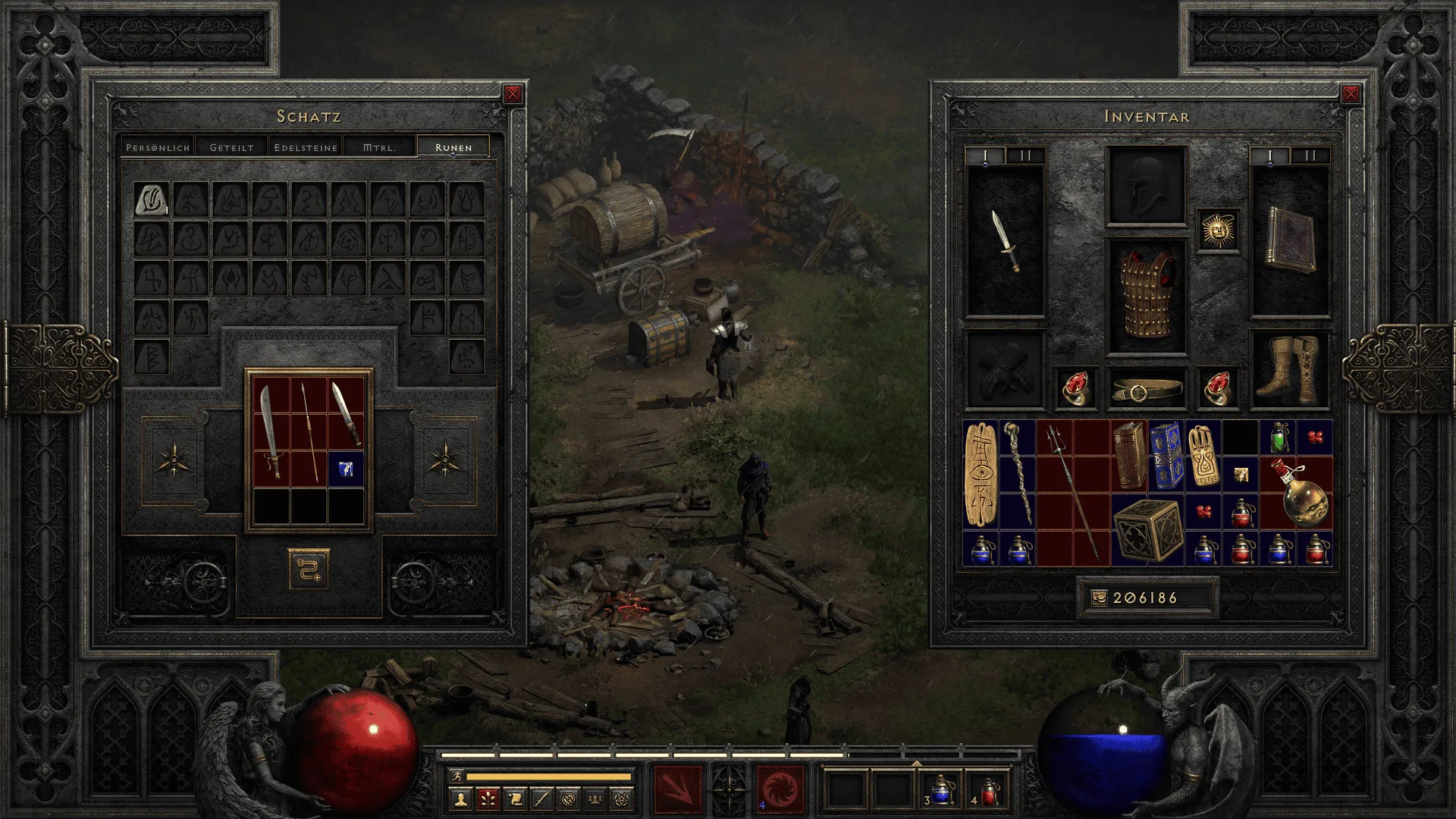
Task: Pick the highlighted first rune slot
Action: click(x=151, y=199)
